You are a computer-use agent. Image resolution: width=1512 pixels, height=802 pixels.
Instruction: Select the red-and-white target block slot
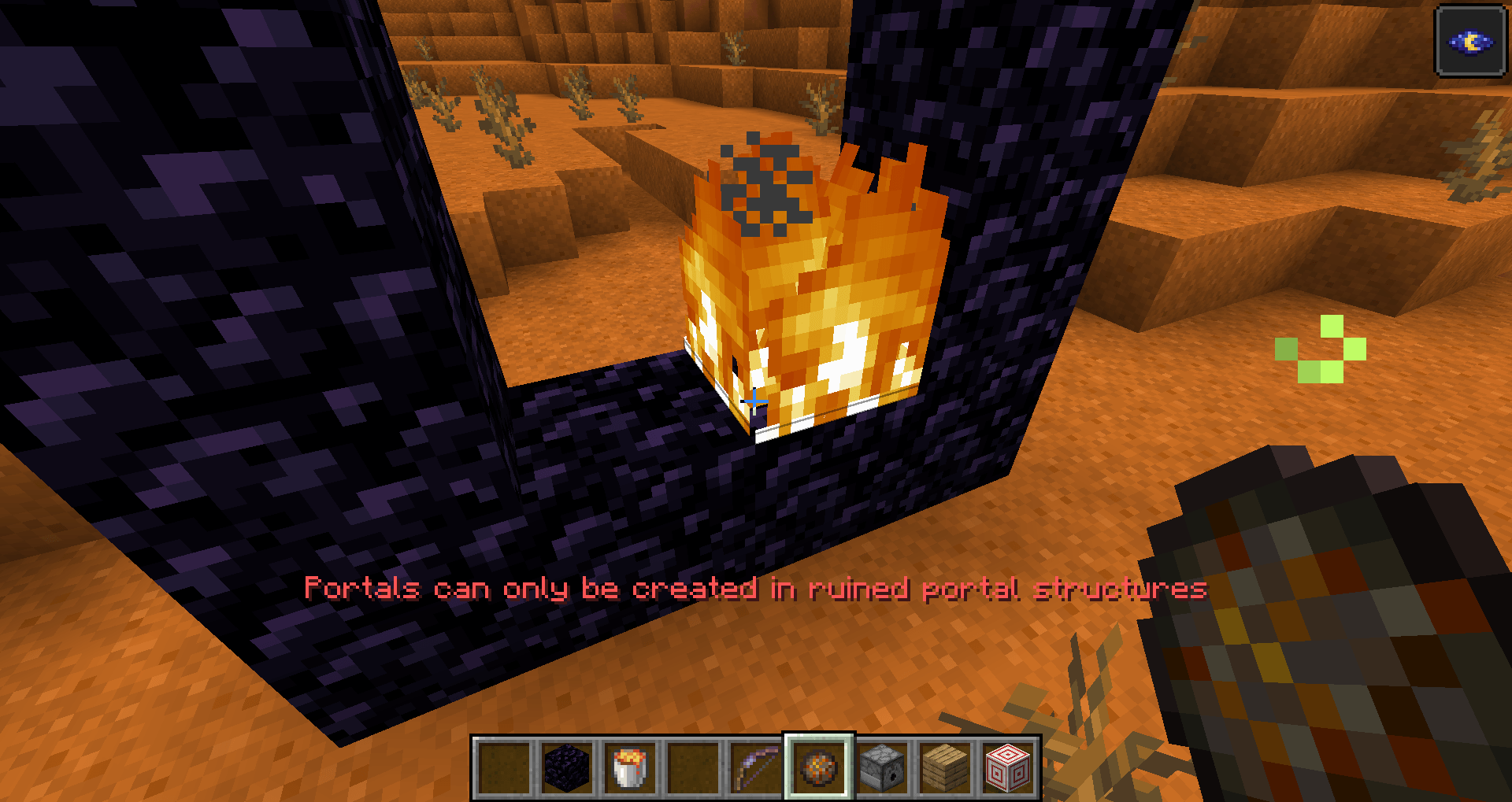coord(1008,767)
